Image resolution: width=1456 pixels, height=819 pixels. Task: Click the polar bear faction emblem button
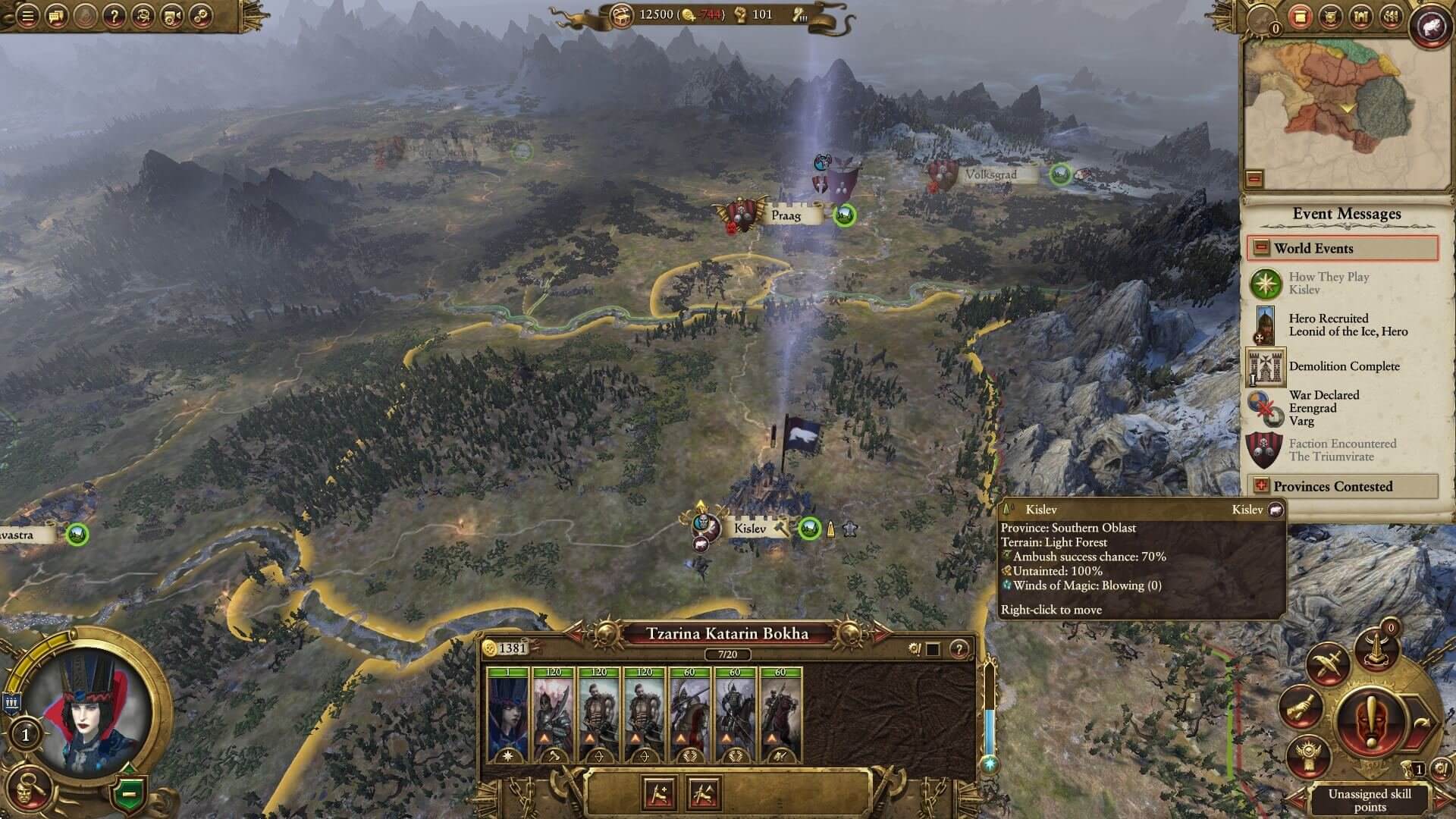1431,26
